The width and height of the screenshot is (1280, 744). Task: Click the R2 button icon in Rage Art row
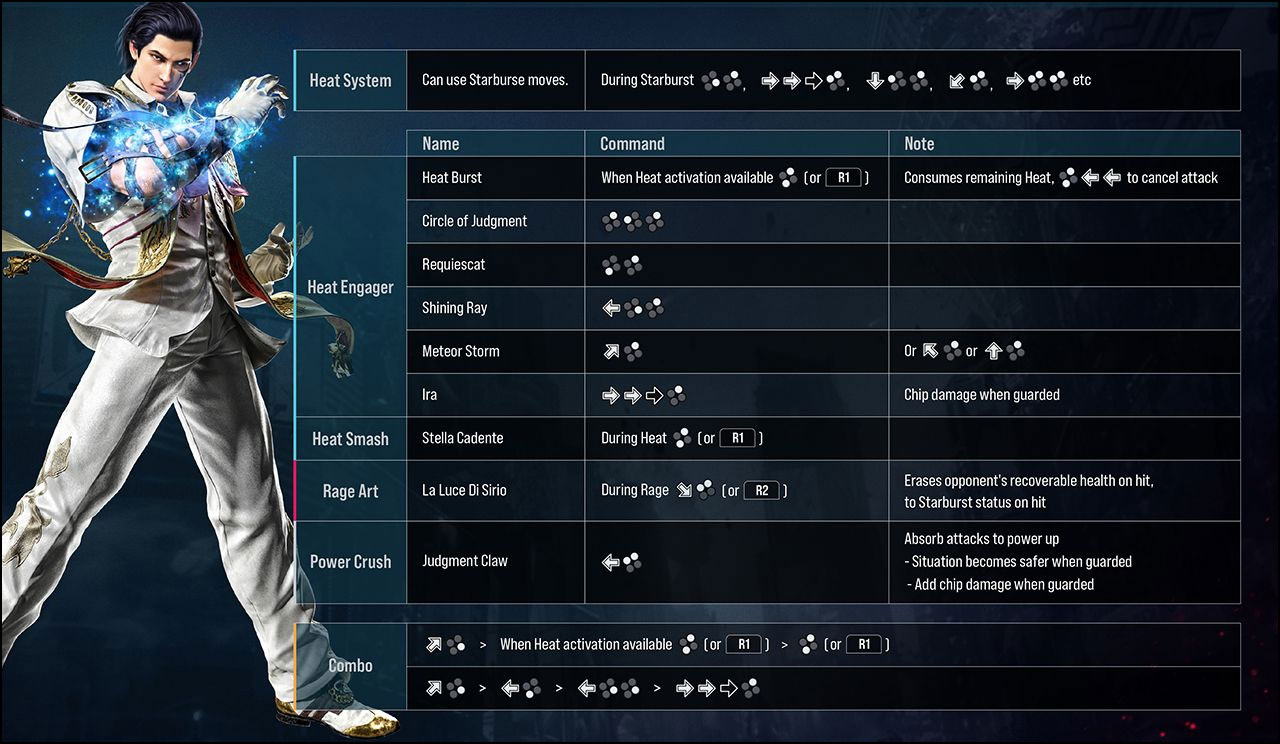[x=760, y=490]
